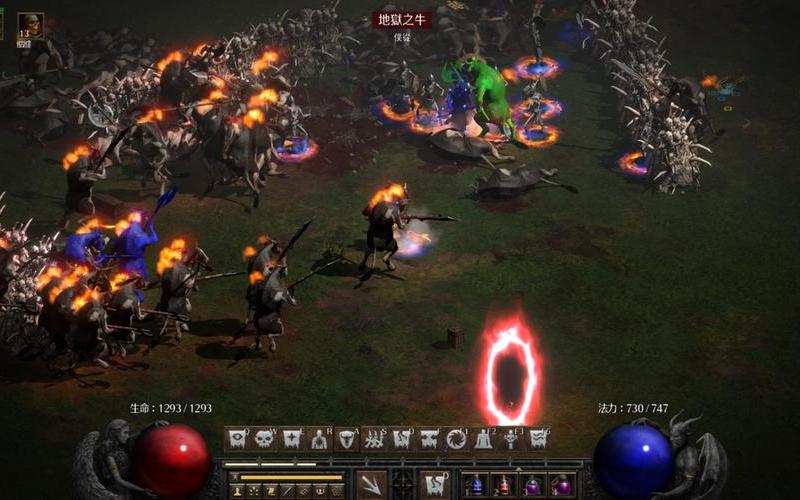The height and width of the screenshot is (500, 800).
Task: Select the bone claws skill icon
Action: [374, 438]
